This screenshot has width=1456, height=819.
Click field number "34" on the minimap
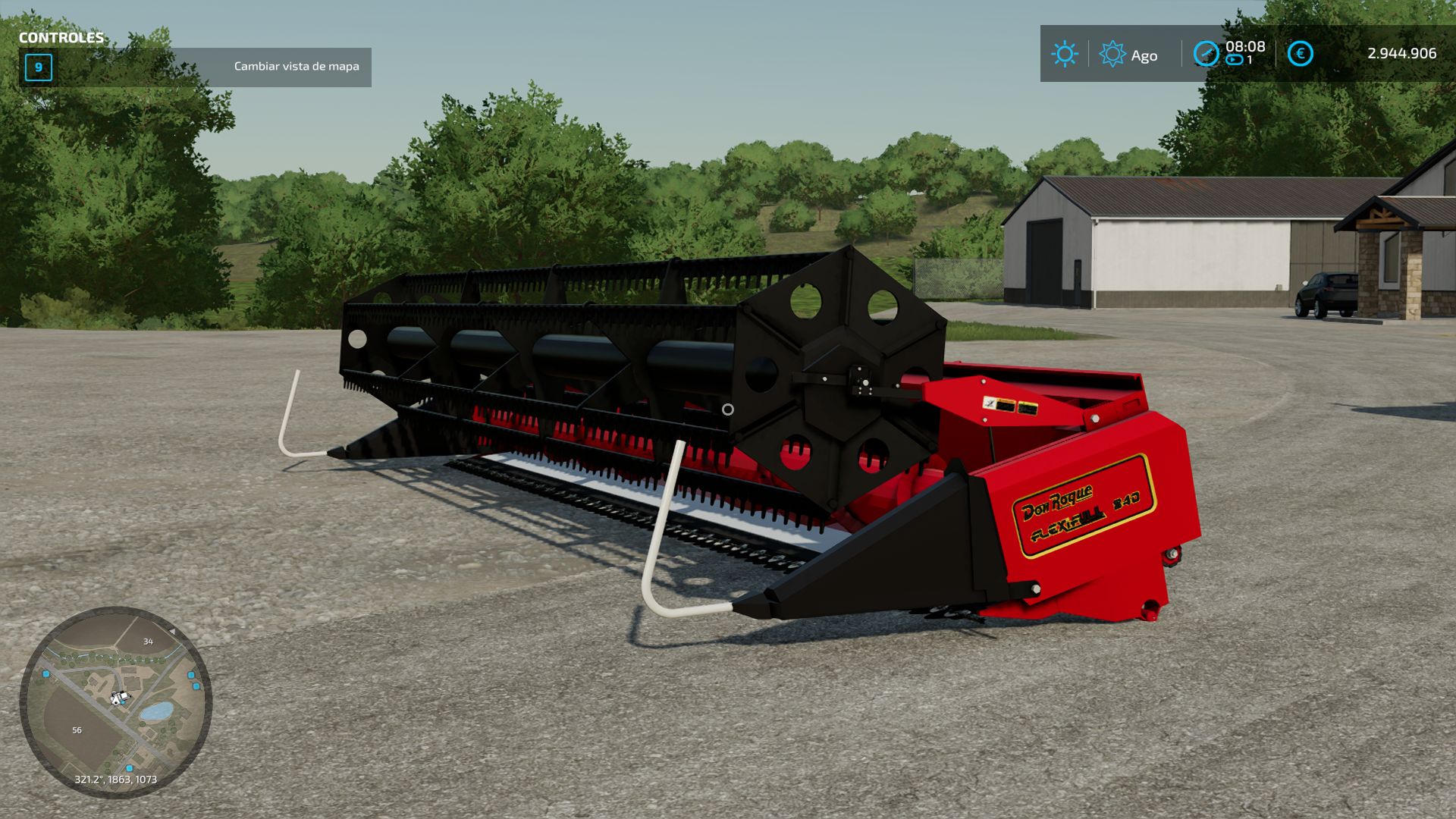click(x=148, y=641)
